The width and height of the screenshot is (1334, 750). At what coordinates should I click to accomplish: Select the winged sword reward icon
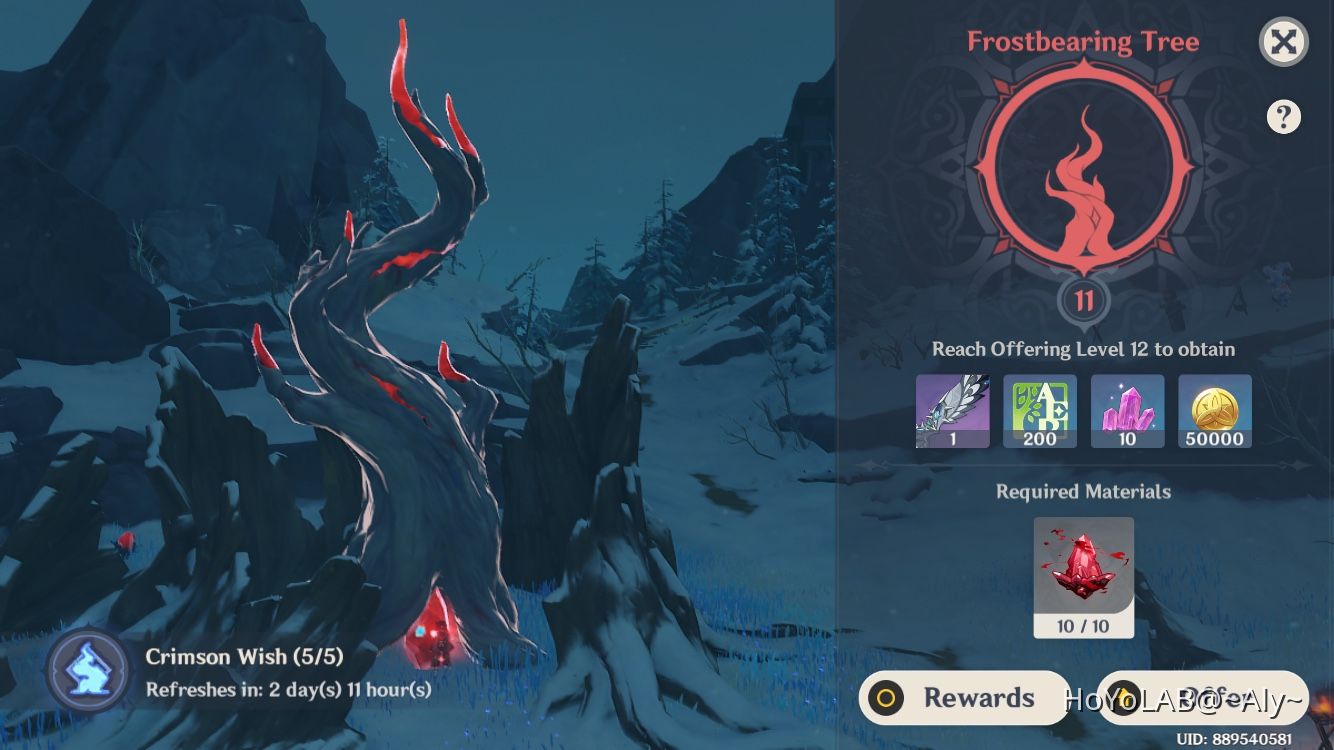click(x=952, y=410)
